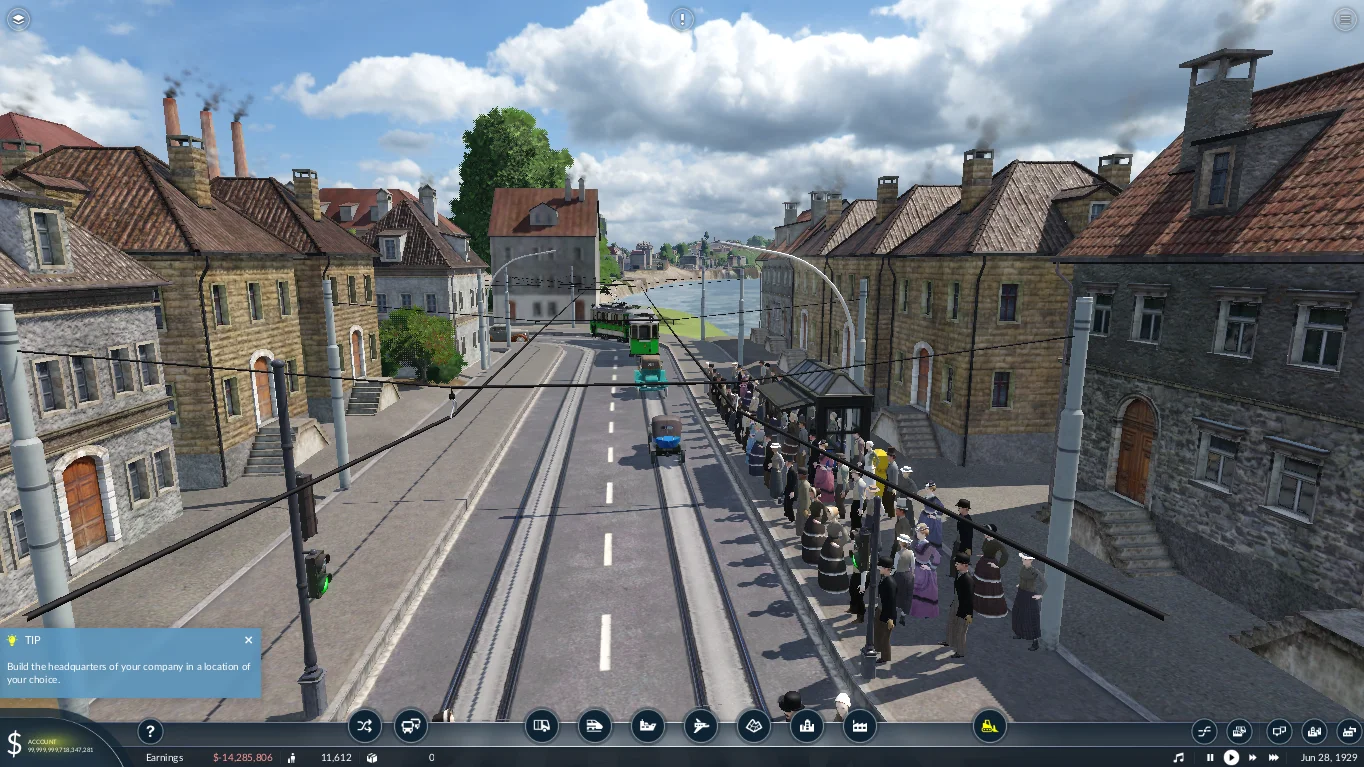The height and width of the screenshot is (767, 1364).
Task: Open the main game menu at top right
Action: pyautogui.click(x=1345, y=19)
